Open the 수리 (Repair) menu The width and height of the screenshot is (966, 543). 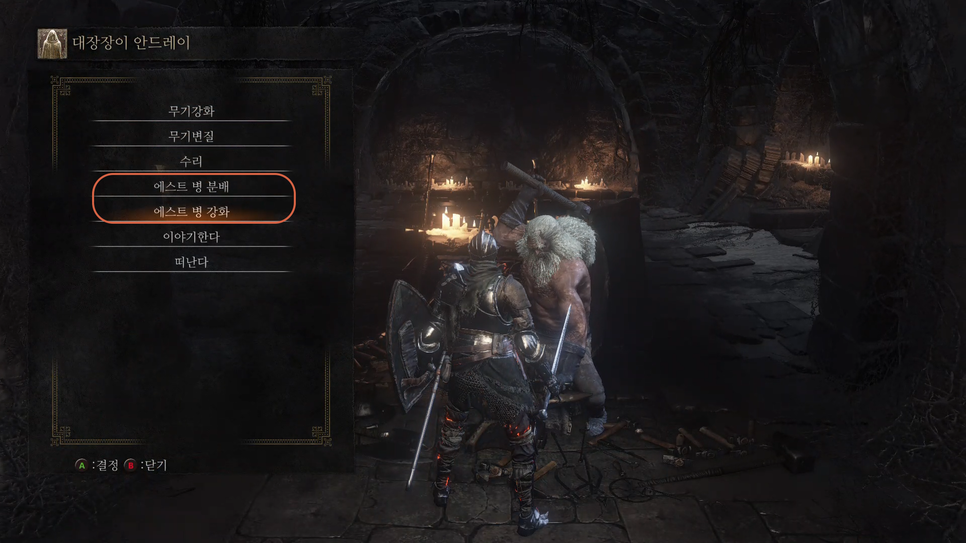191,161
